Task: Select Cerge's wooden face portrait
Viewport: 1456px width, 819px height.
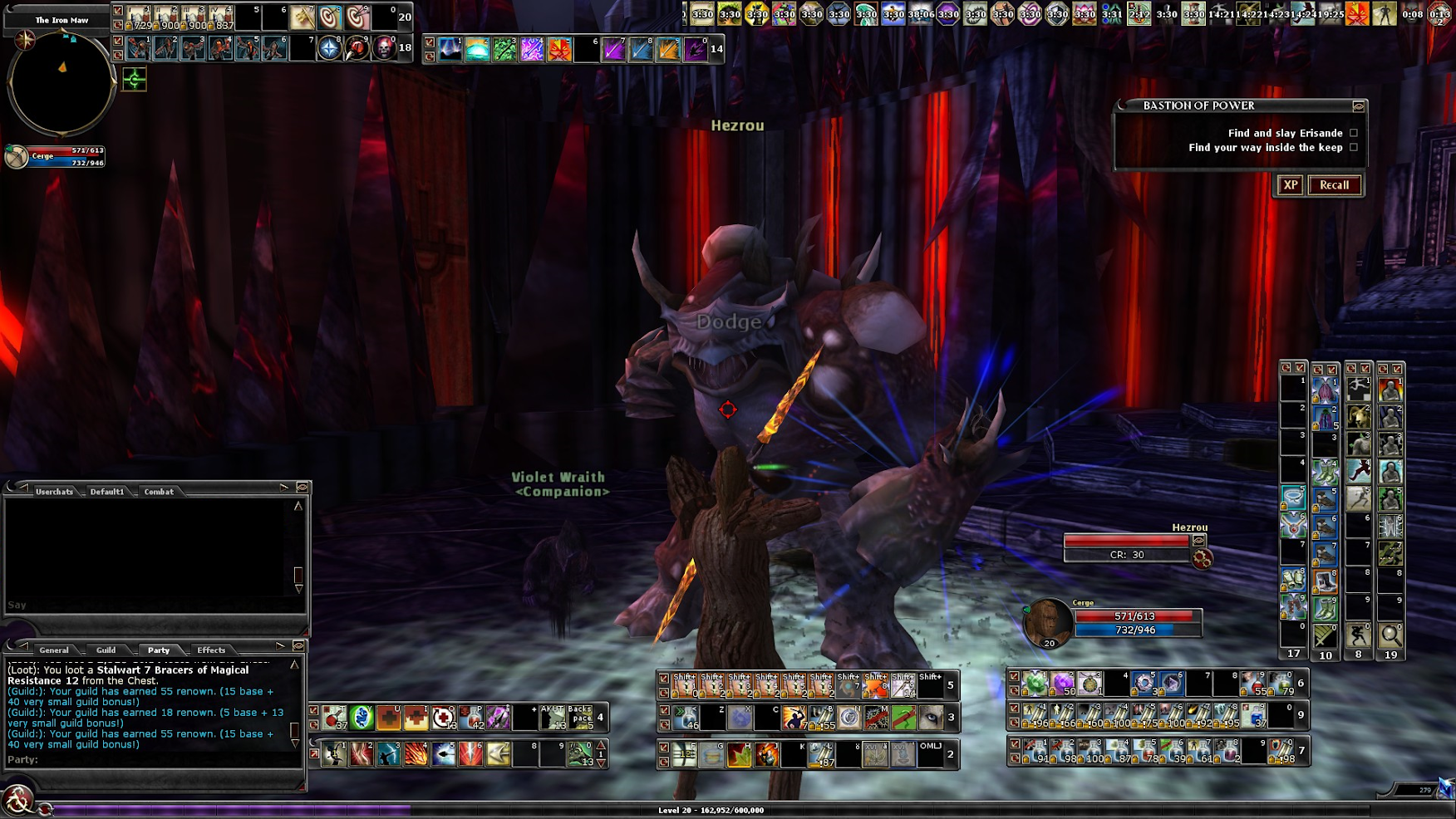Action: (1047, 621)
